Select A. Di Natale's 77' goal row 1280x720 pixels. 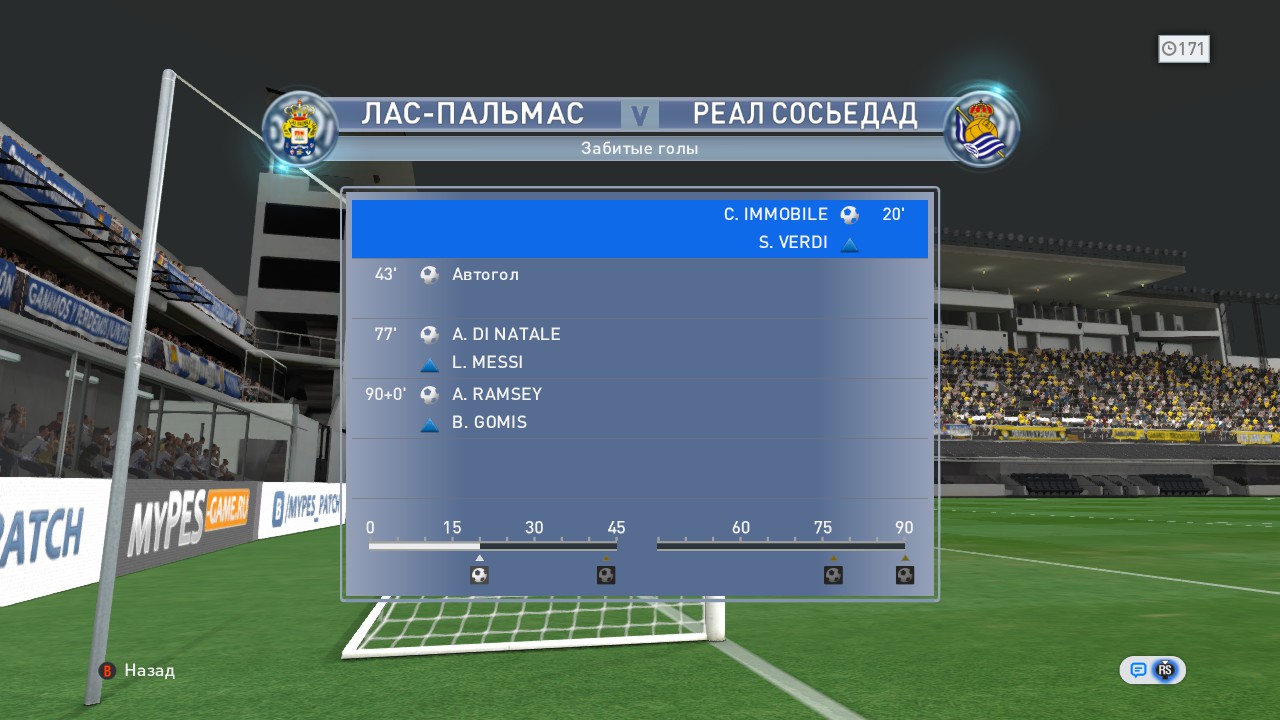tap(640, 348)
